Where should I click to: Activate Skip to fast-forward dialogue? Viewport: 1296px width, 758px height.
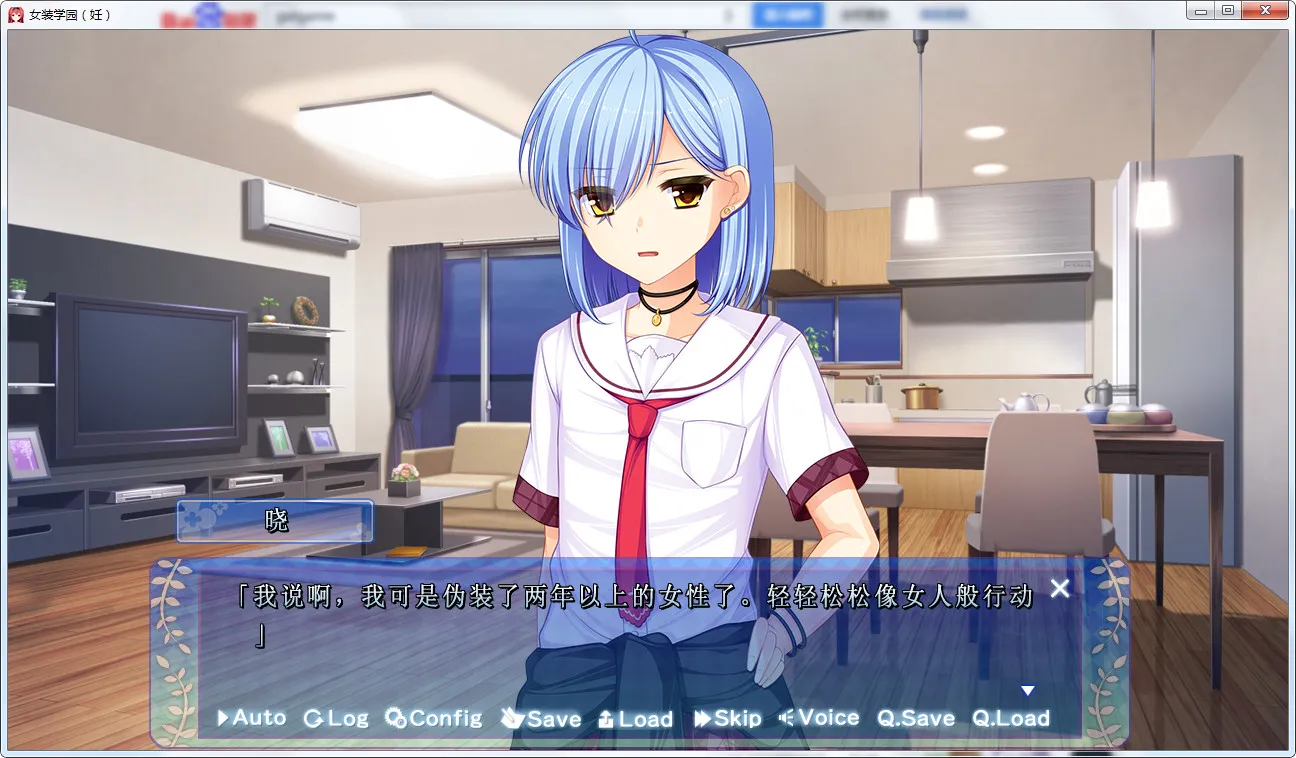pos(728,718)
